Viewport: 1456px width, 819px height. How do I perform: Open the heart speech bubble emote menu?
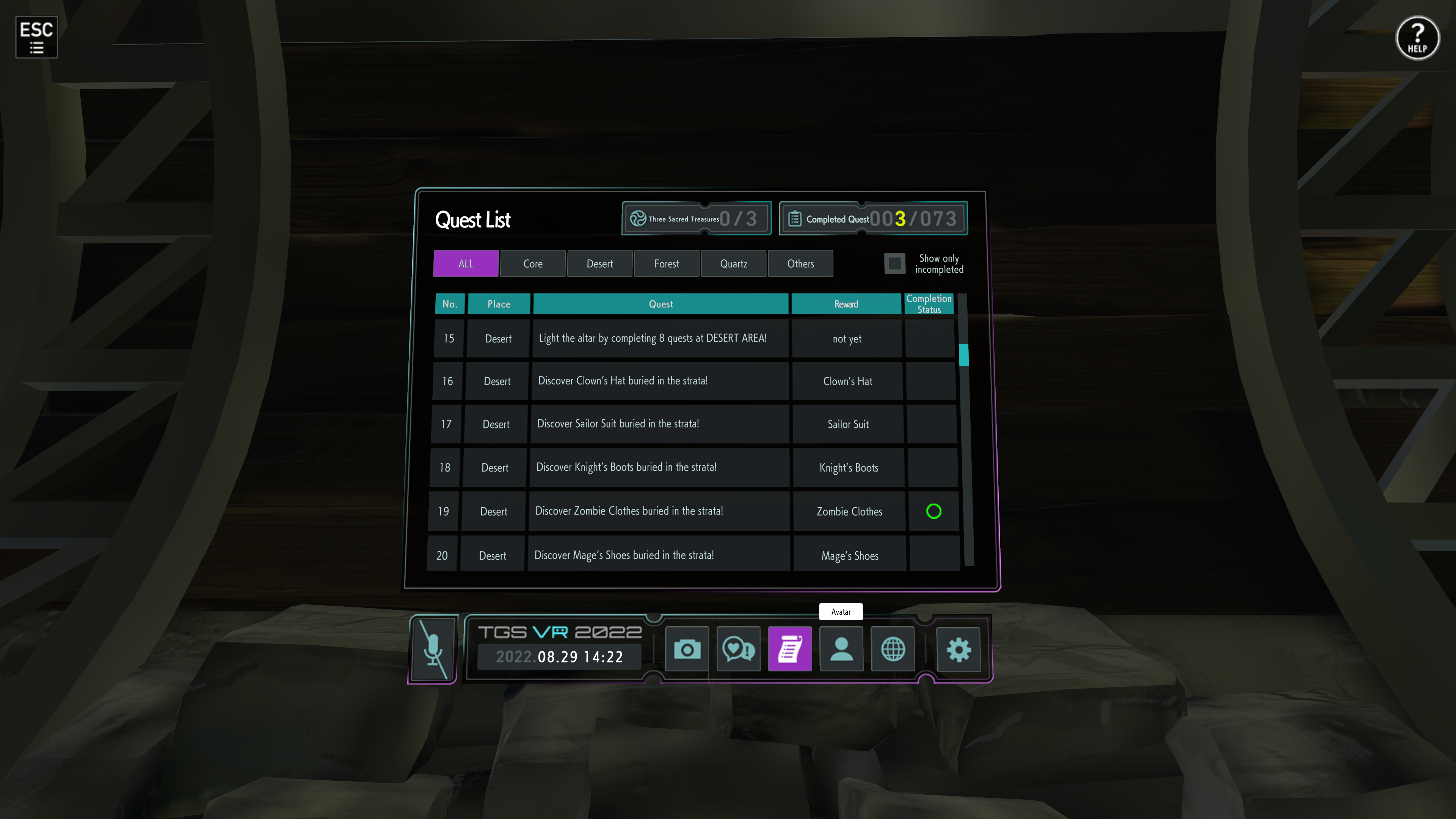click(x=738, y=649)
